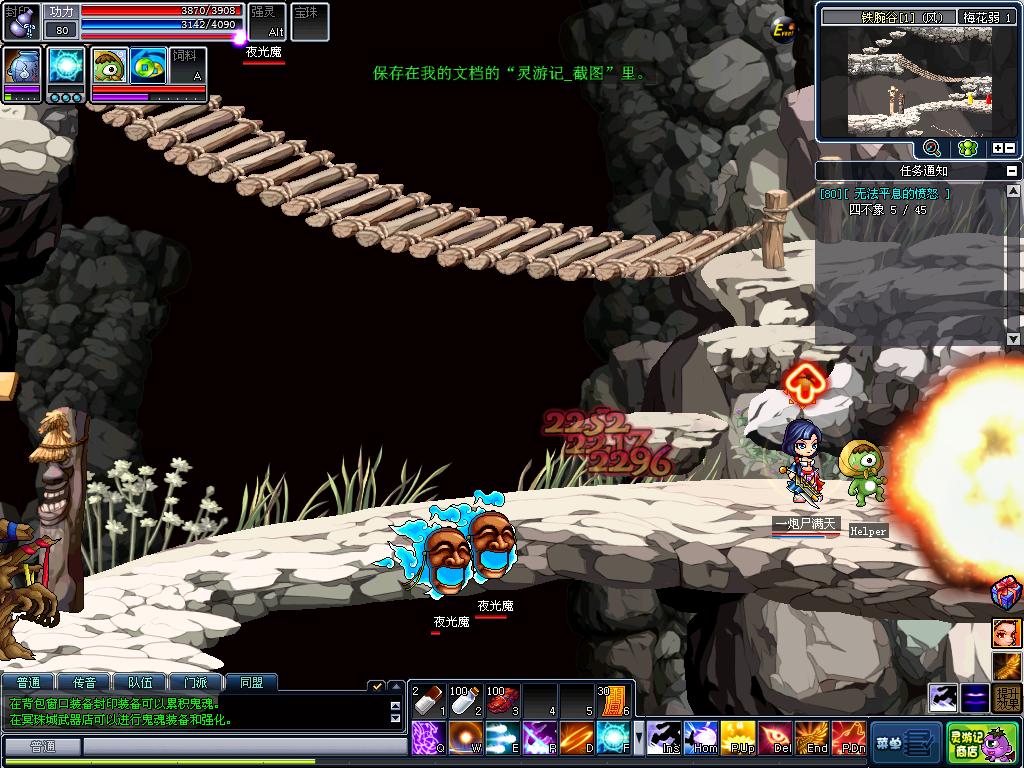Select the 门派 chat tab
The image size is (1024, 768).
pos(195,683)
